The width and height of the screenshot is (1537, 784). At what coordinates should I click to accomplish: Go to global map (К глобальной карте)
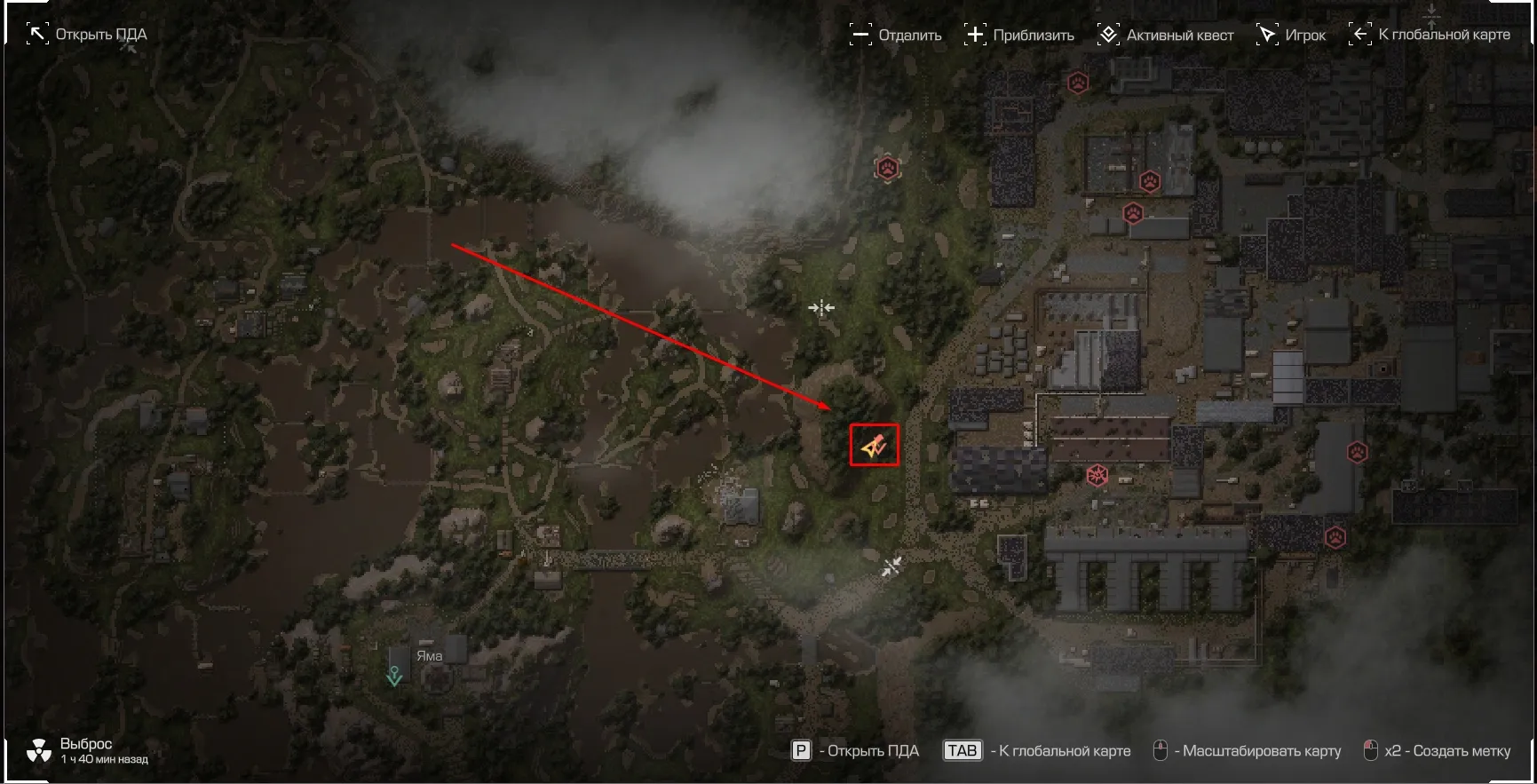point(1430,35)
